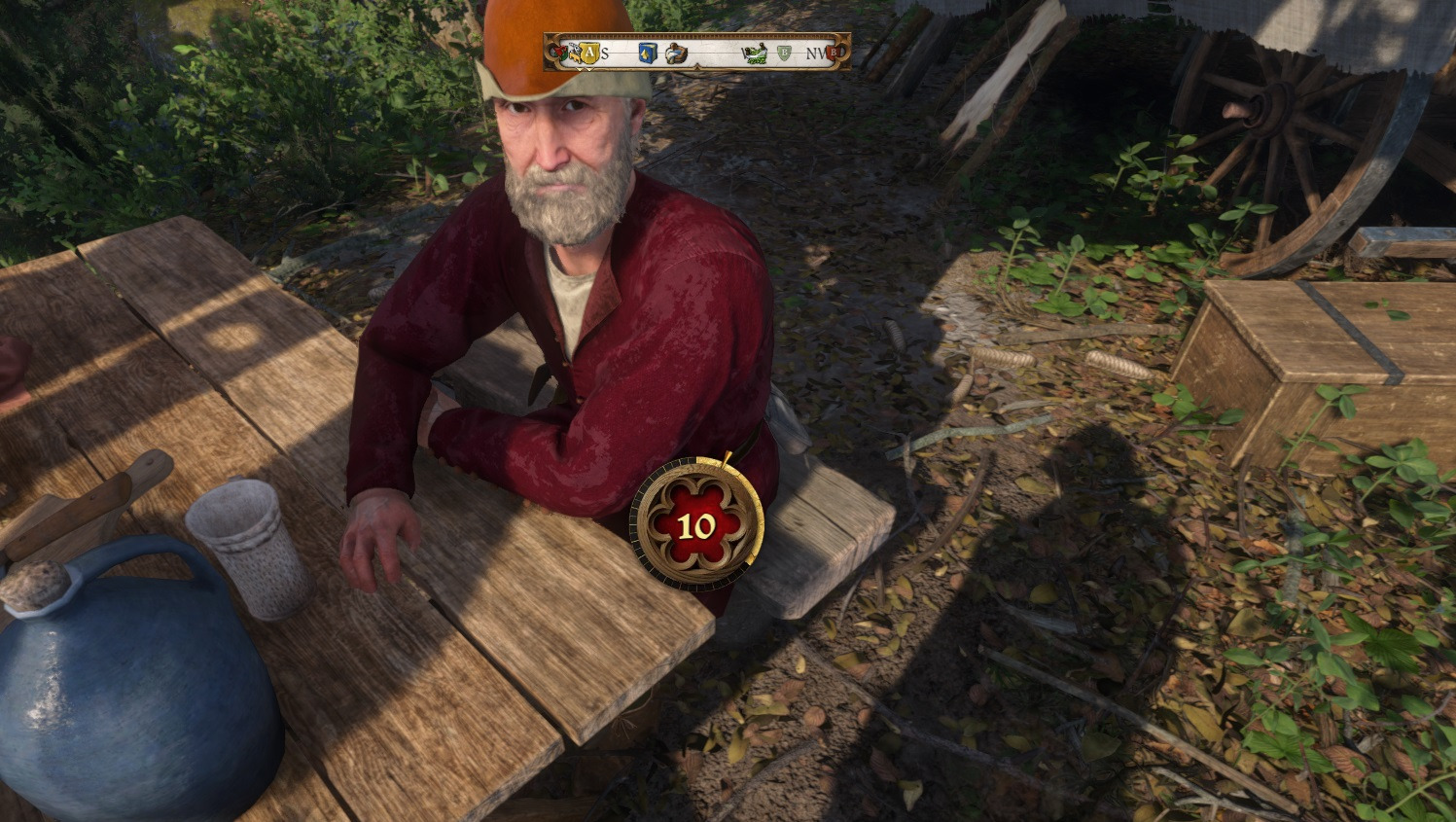This screenshot has height=822, width=1456.
Task: Select the red herb flower marker
Action: (562, 52)
